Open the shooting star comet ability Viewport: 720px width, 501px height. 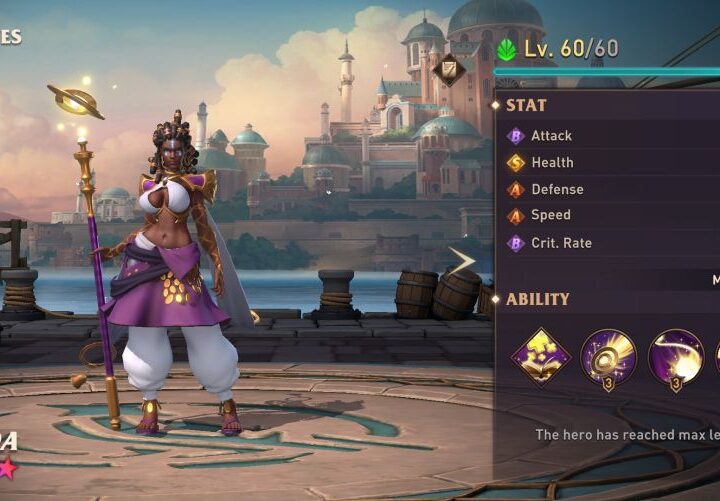point(675,356)
